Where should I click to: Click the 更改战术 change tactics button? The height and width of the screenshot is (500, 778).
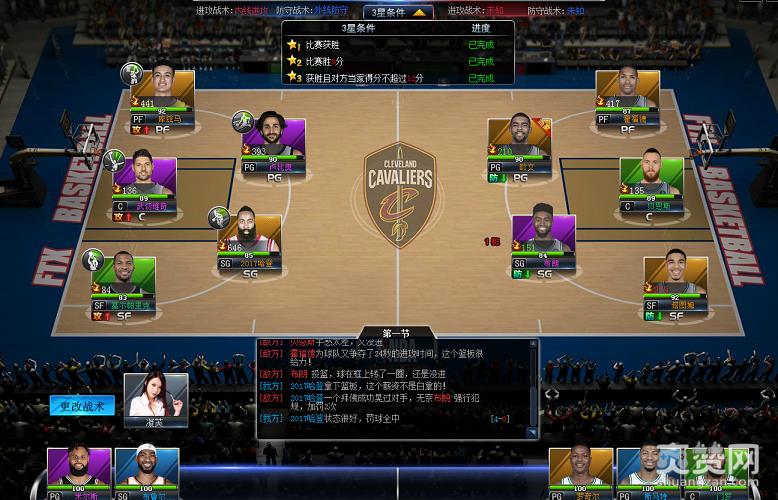click(83, 406)
